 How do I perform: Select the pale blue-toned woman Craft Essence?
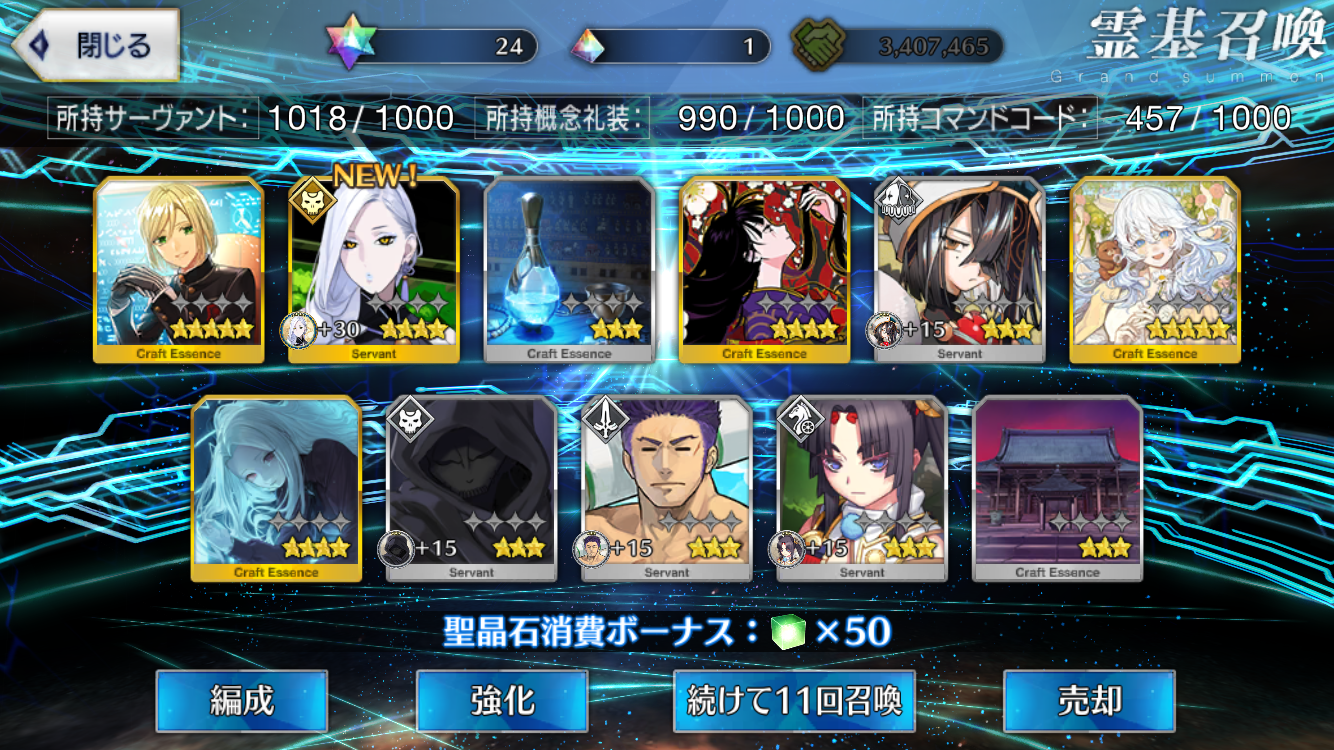point(276,488)
